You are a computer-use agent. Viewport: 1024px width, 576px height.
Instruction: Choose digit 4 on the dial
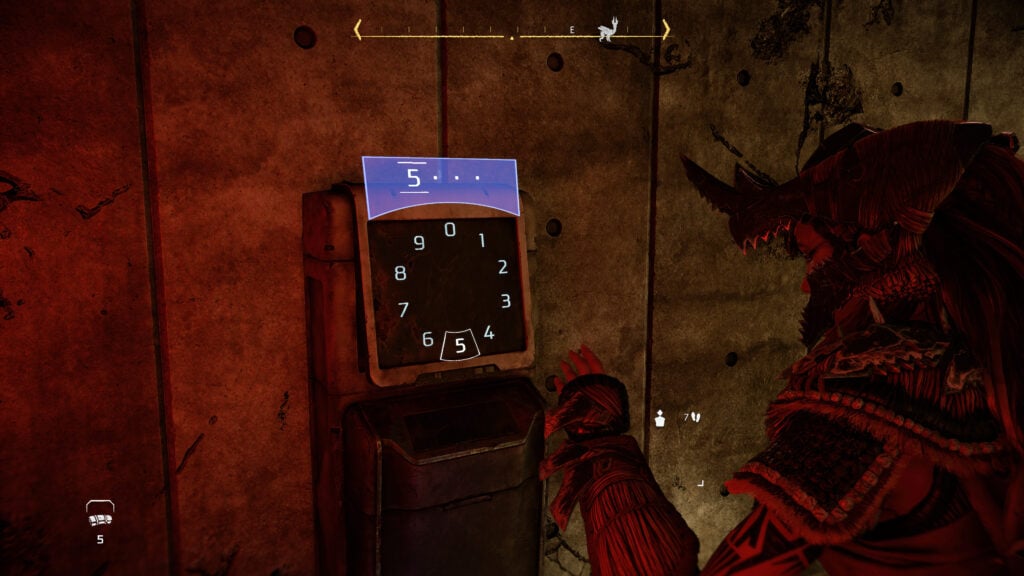489,333
